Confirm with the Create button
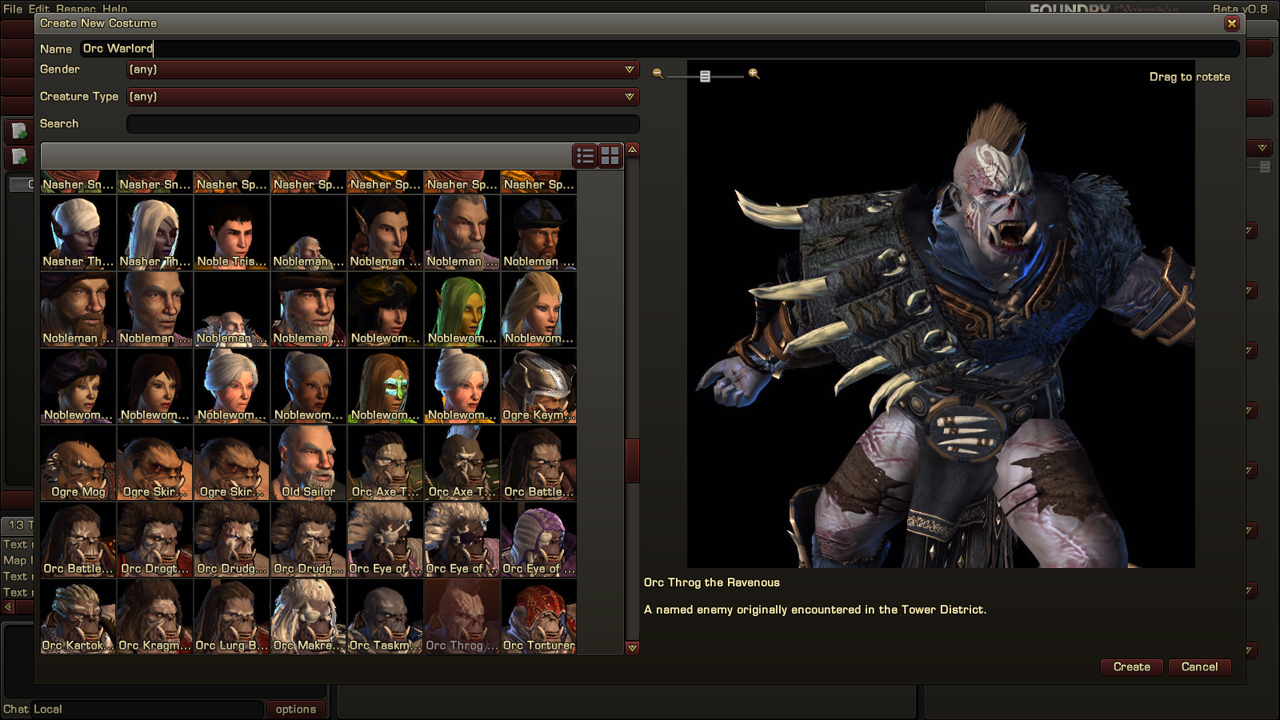The height and width of the screenshot is (720, 1280). (x=1132, y=667)
